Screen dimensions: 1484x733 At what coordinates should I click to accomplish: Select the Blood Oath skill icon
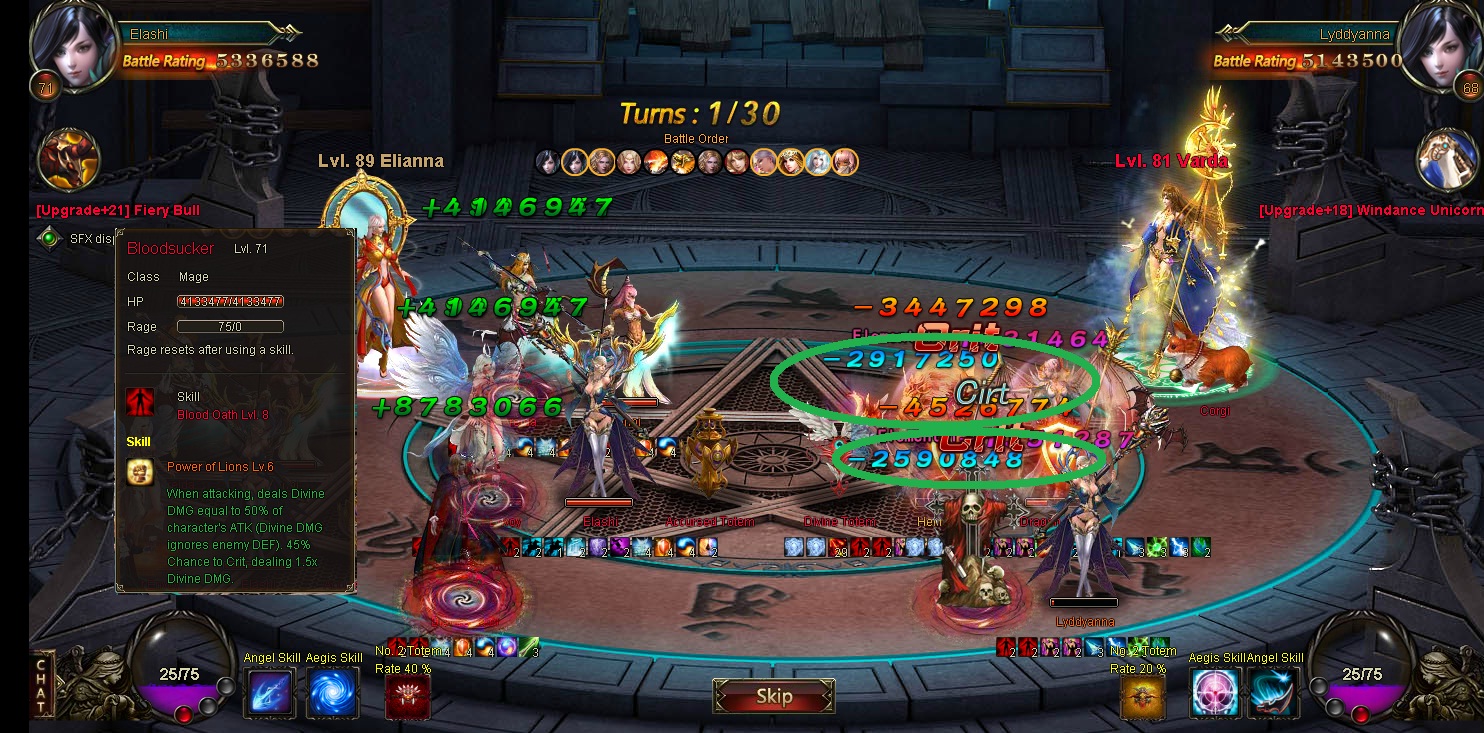(140, 402)
